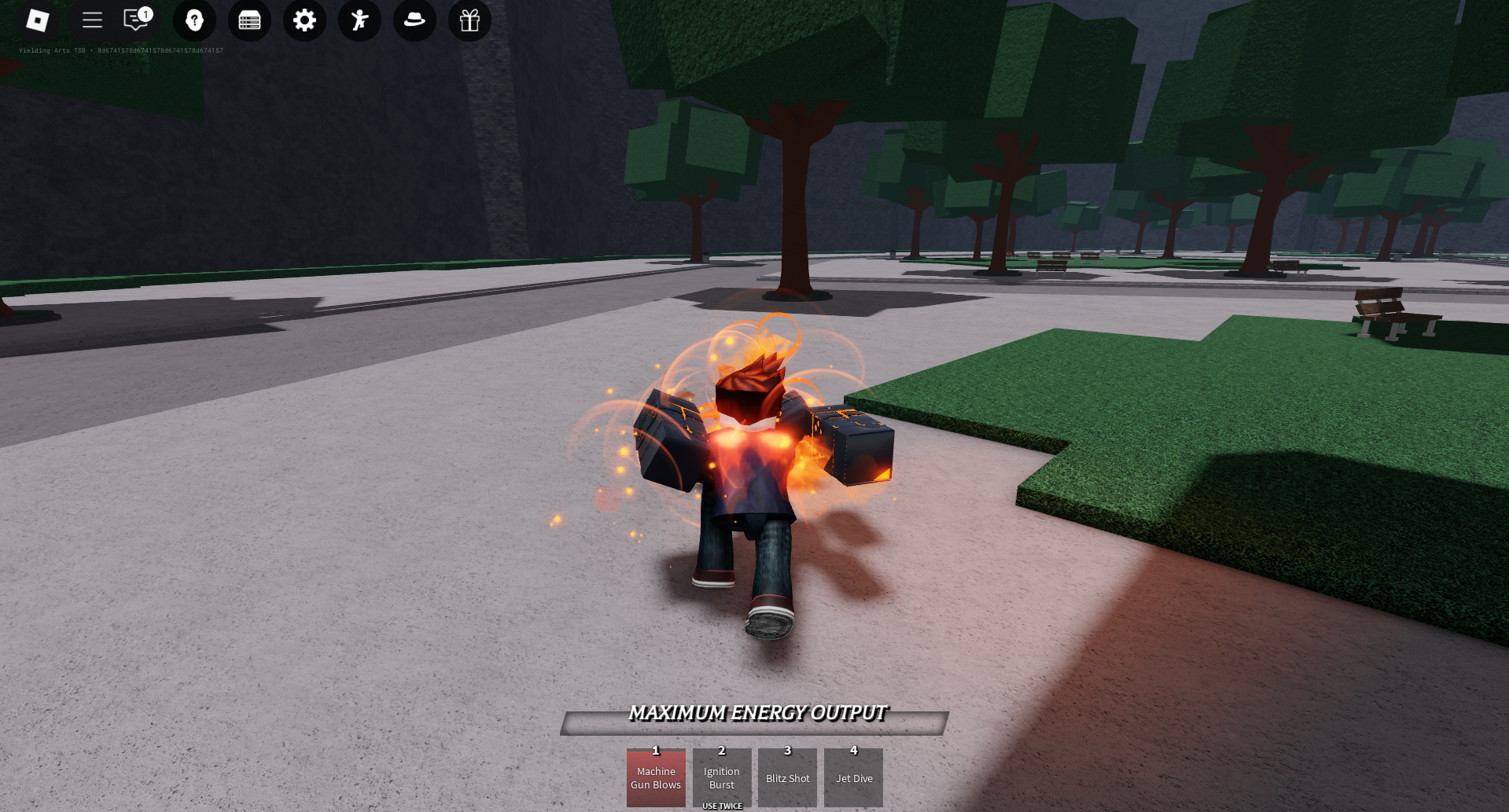Open the gift rewards icon
Screen dimensions: 1509x812
coord(469,21)
